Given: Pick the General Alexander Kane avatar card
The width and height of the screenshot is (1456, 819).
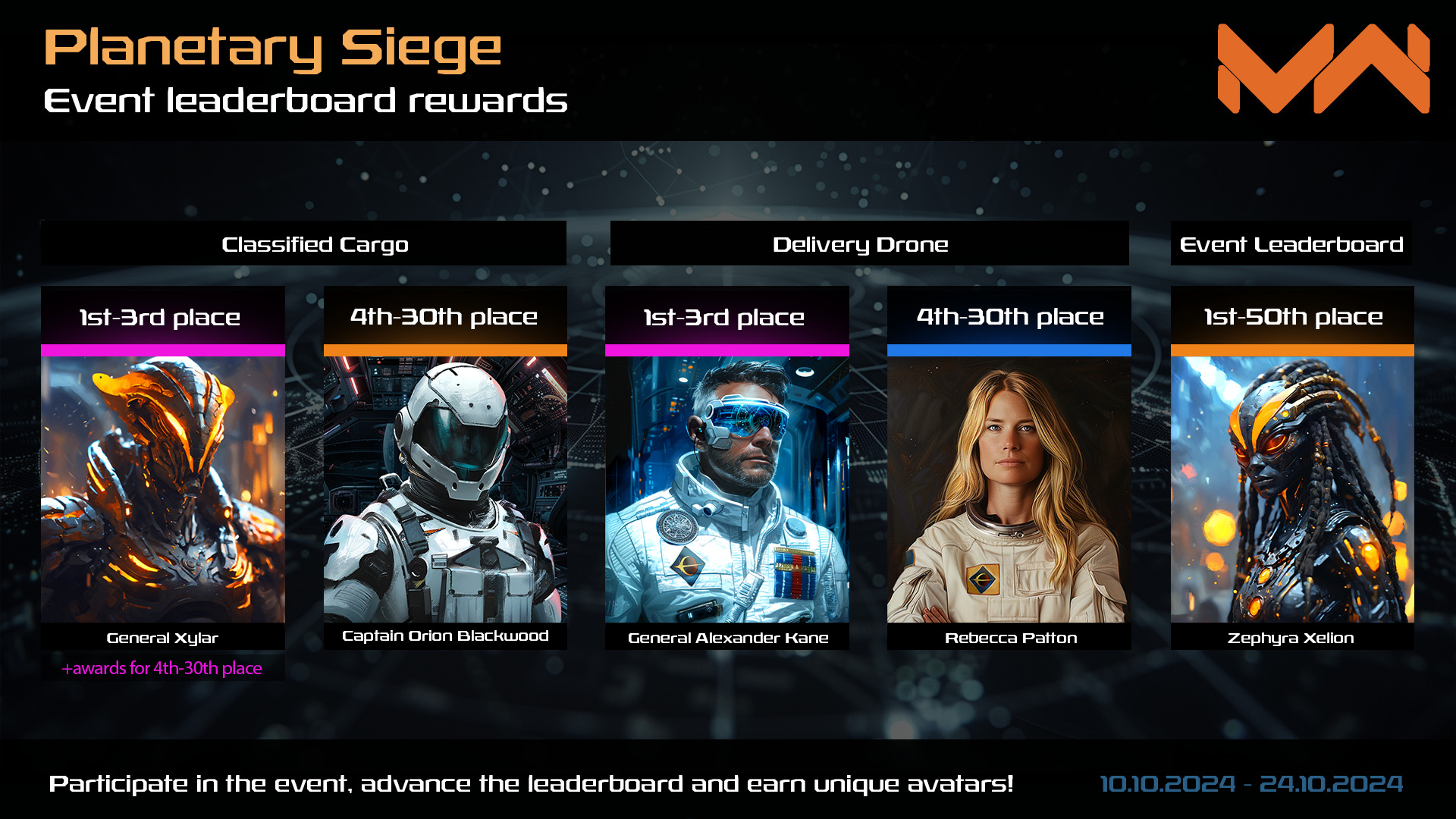Looking at the screenshot, I should pos(726,489).
